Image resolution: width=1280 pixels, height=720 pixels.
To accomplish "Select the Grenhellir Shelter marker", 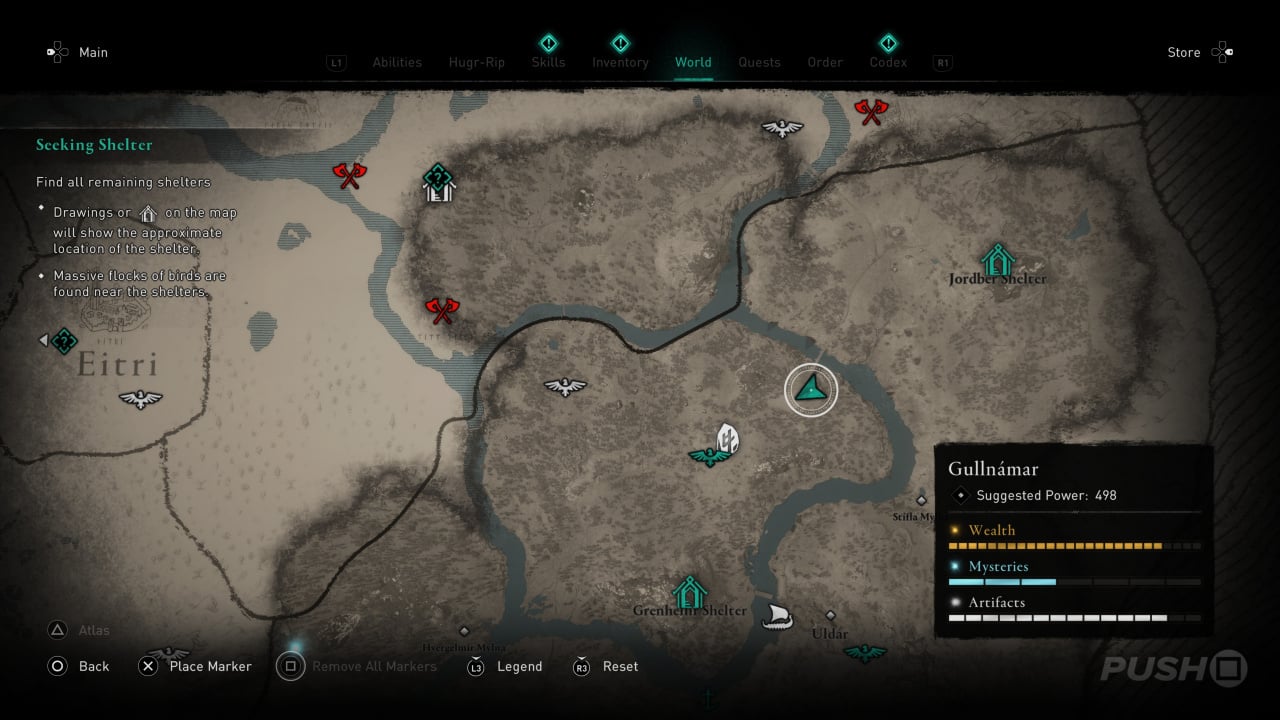I will pyautogui.click(x=689, y=592).
